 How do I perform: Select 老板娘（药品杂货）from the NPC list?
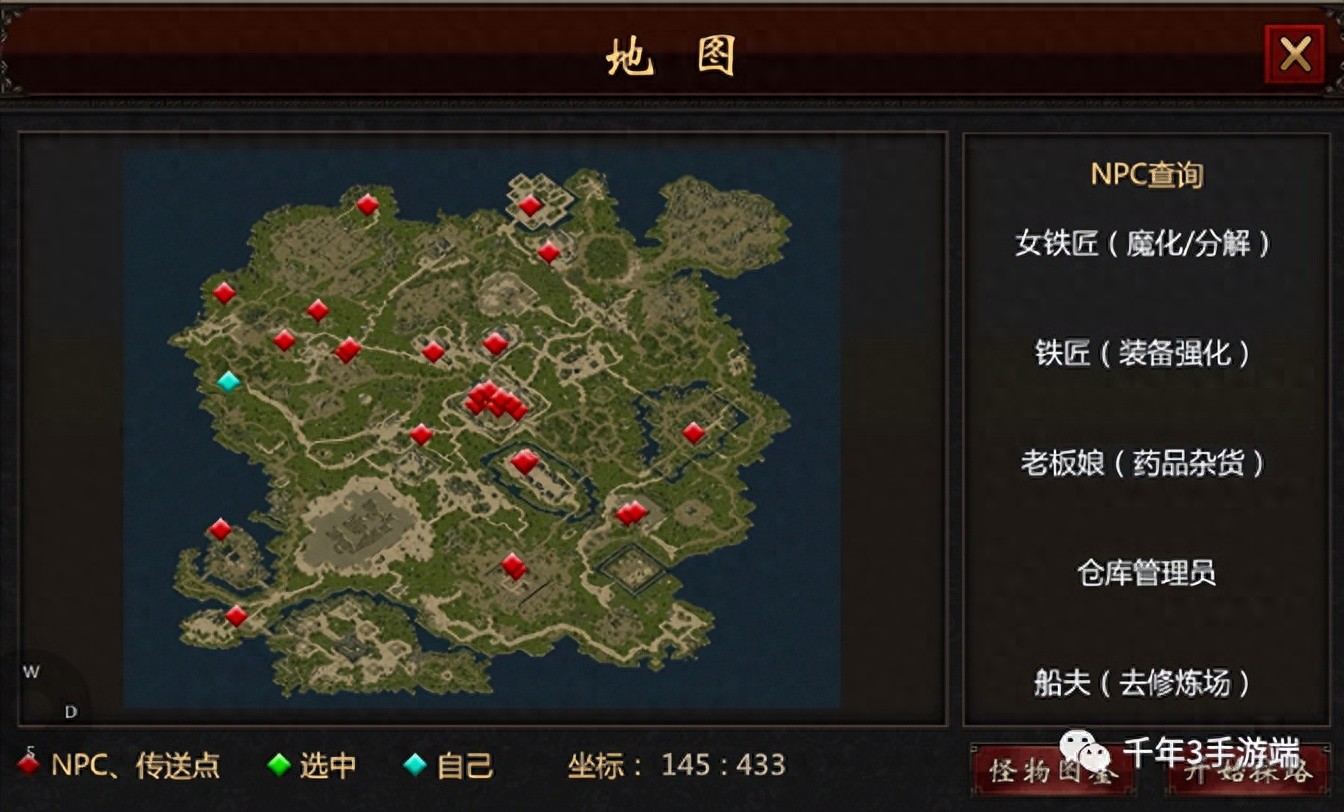1143,464
